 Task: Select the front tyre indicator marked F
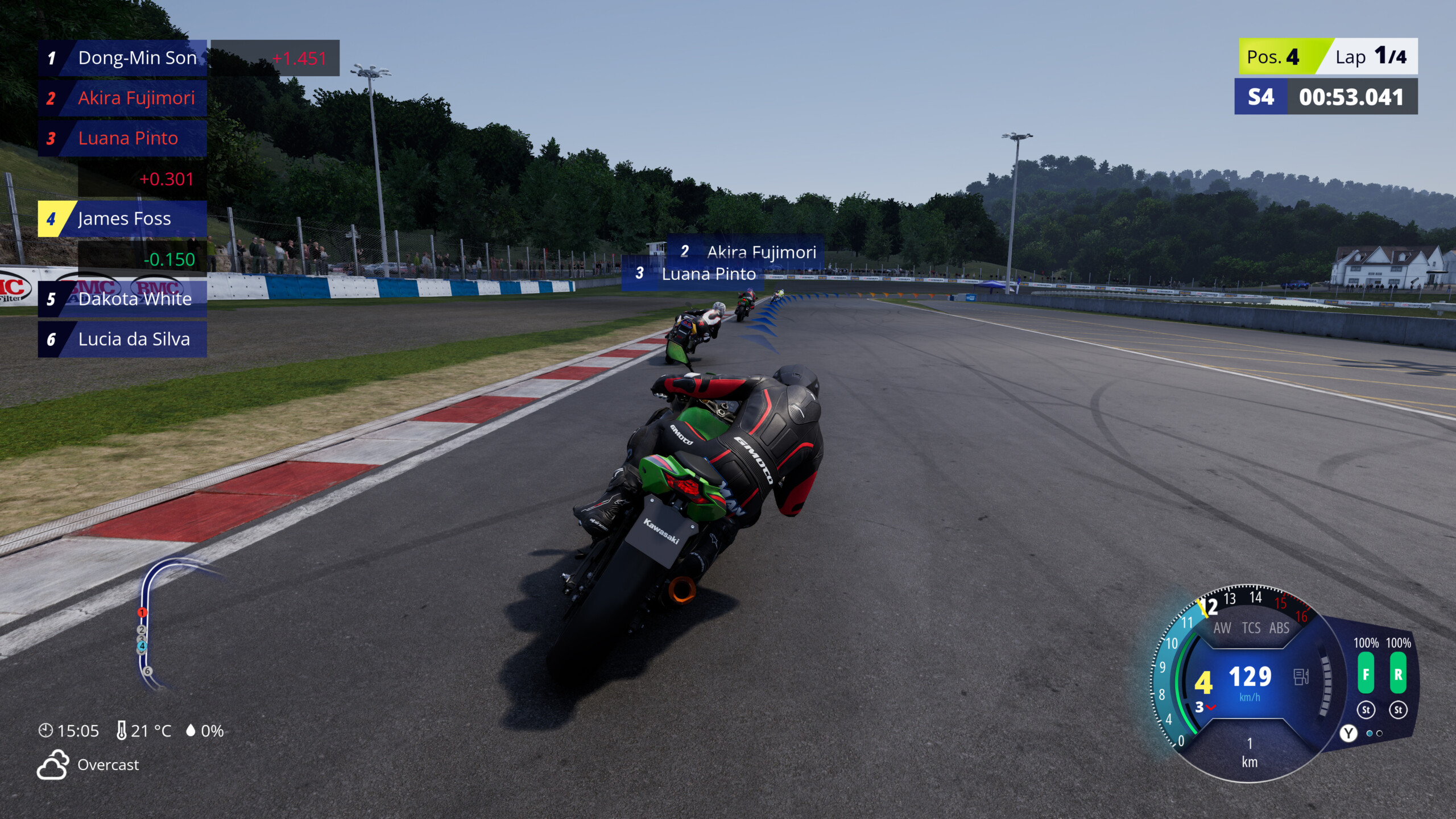1366,674
